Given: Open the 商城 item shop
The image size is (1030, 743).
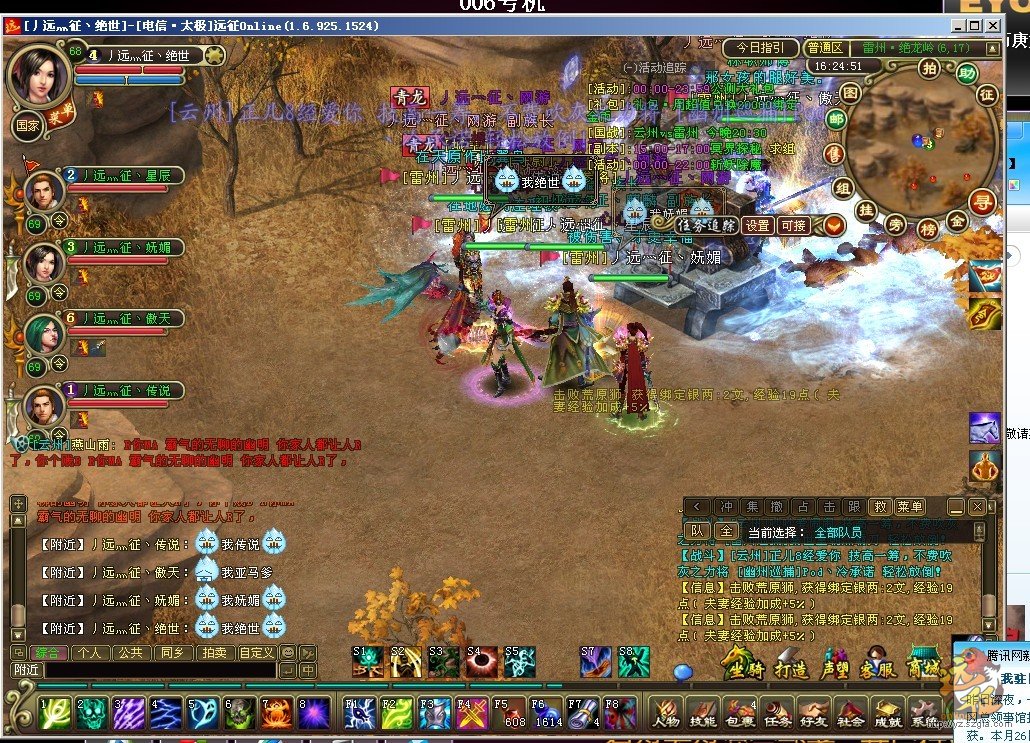Looking at the screenshot, I should pos(922,664).
